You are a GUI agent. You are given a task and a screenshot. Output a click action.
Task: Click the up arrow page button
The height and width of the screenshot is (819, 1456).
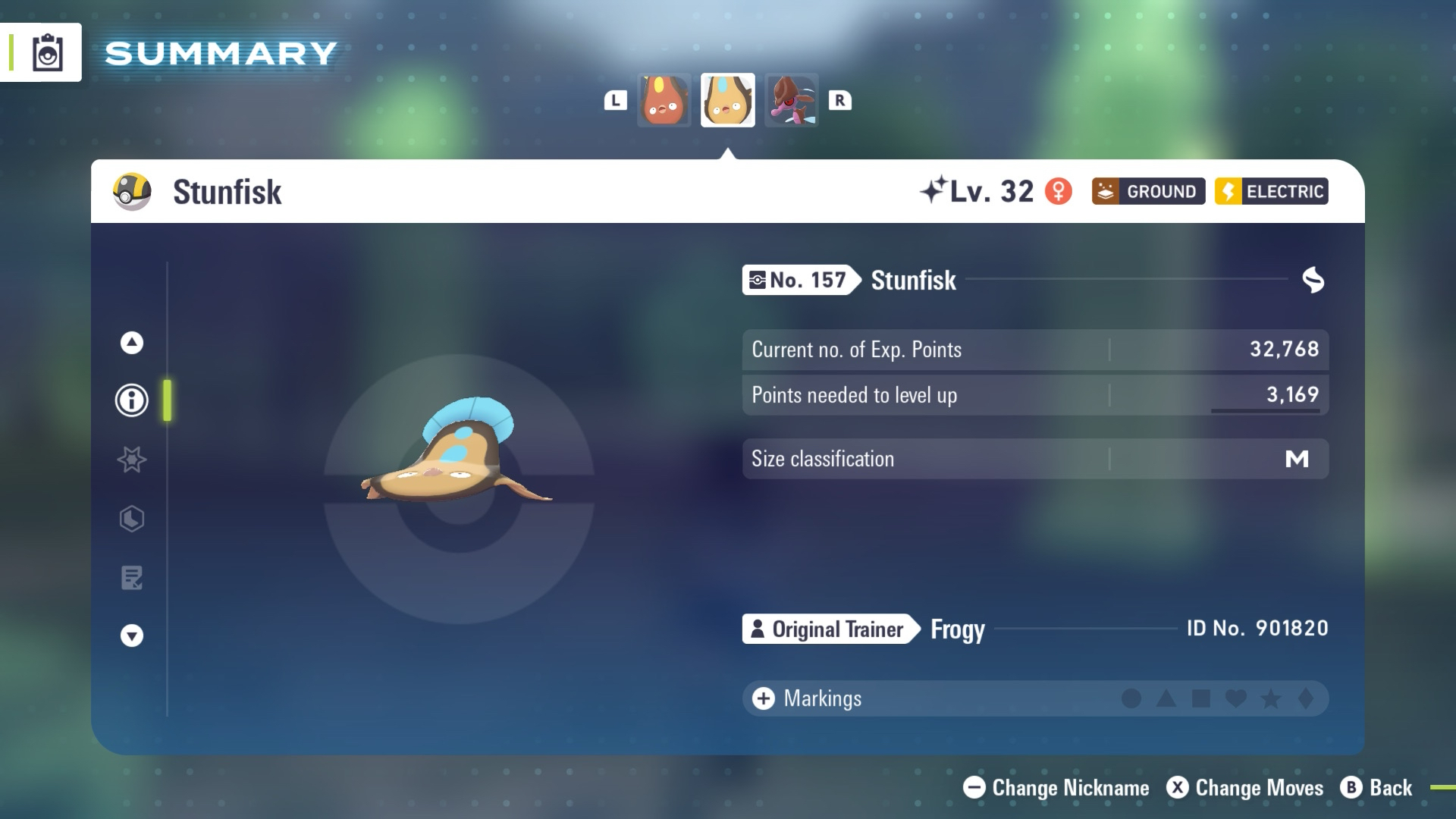(132, 343)
